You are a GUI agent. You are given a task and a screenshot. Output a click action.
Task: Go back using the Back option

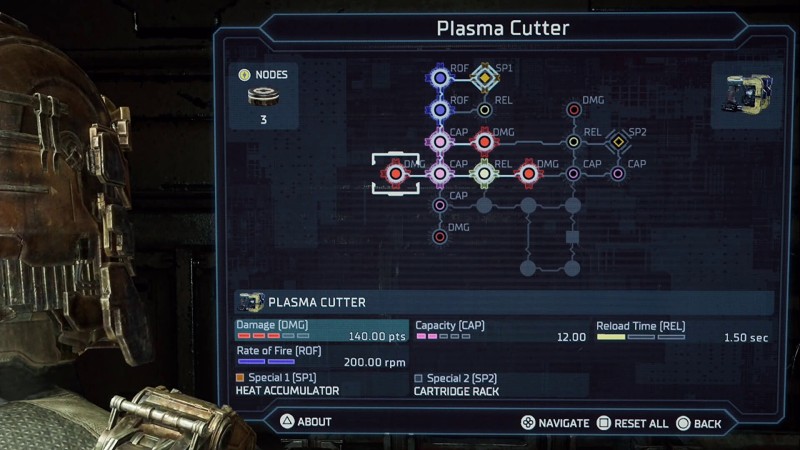pos(698,423)
